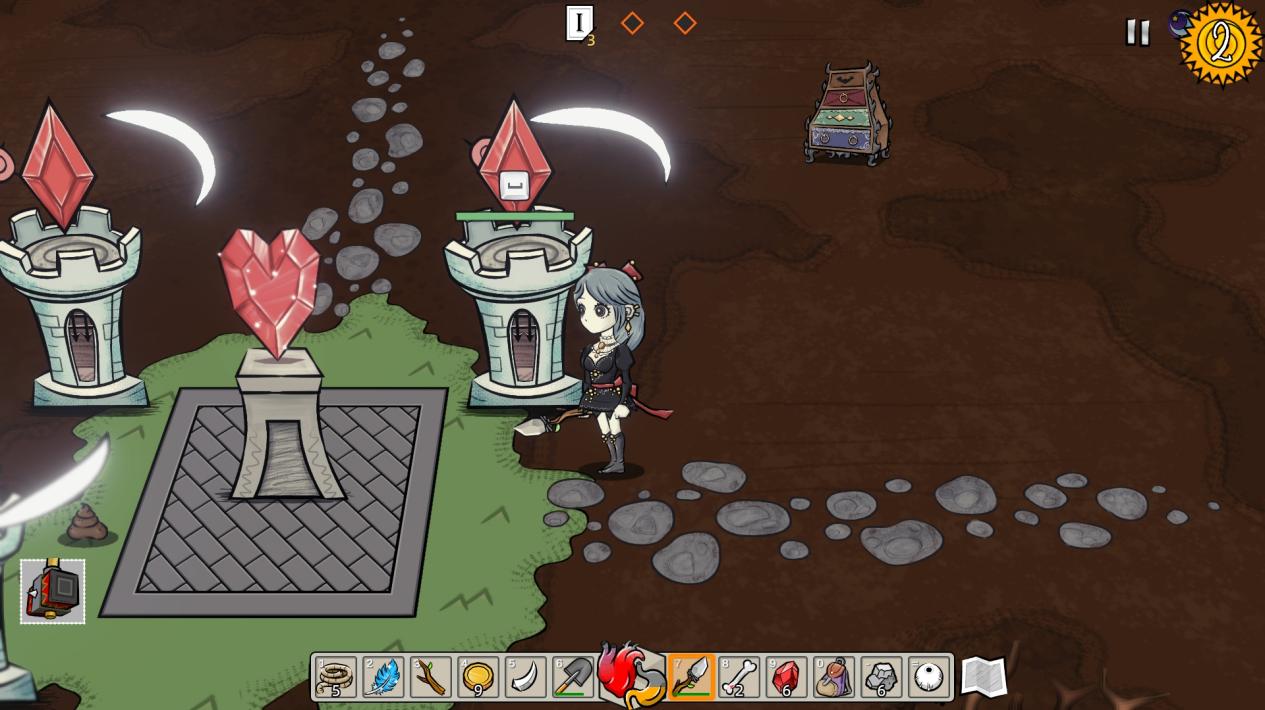Select the grey stones slot
The width and height of the screenshot is (1265, 710).
click(881, 677)
